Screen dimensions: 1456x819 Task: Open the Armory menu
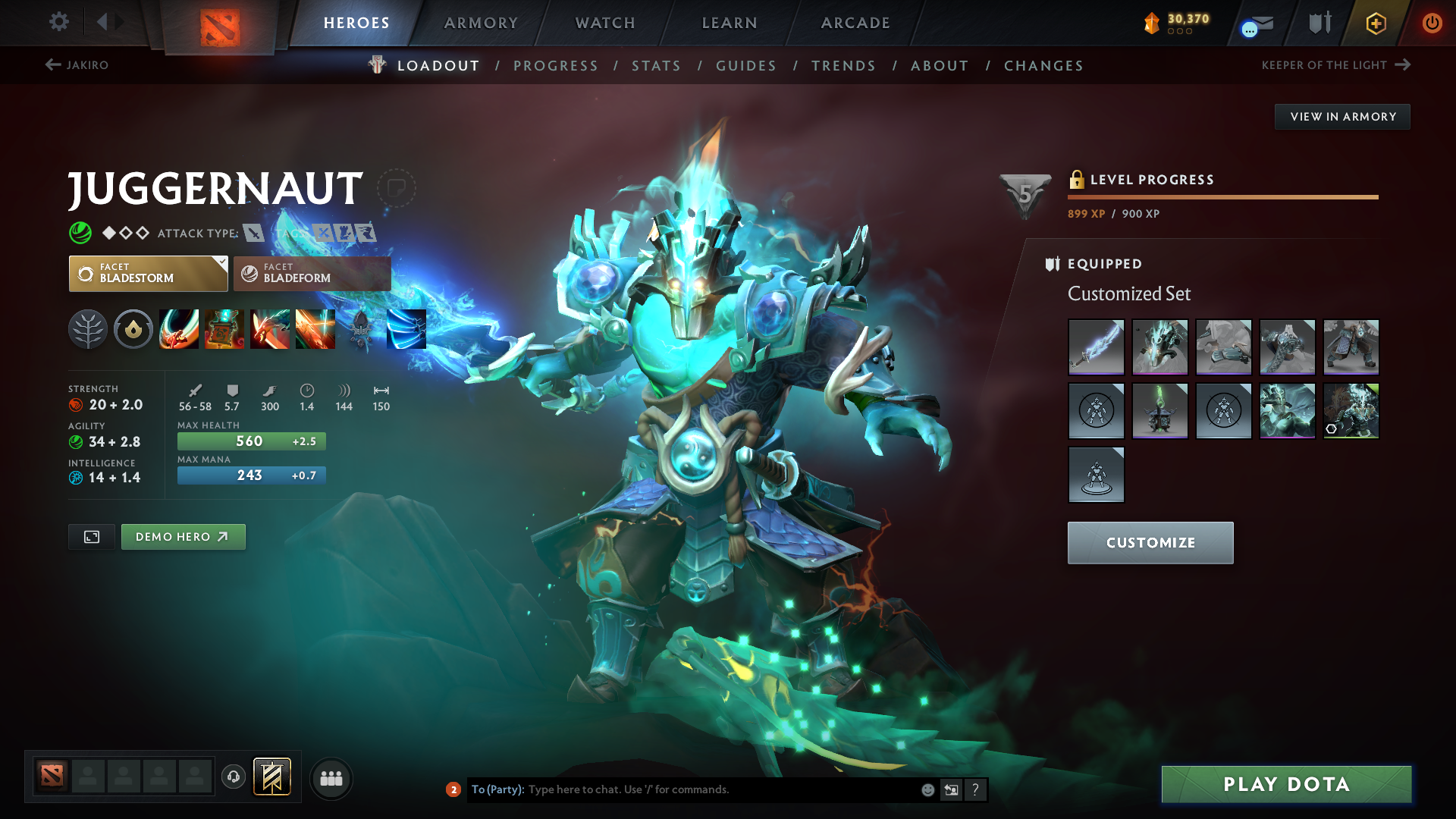click(x=480, y=23)
